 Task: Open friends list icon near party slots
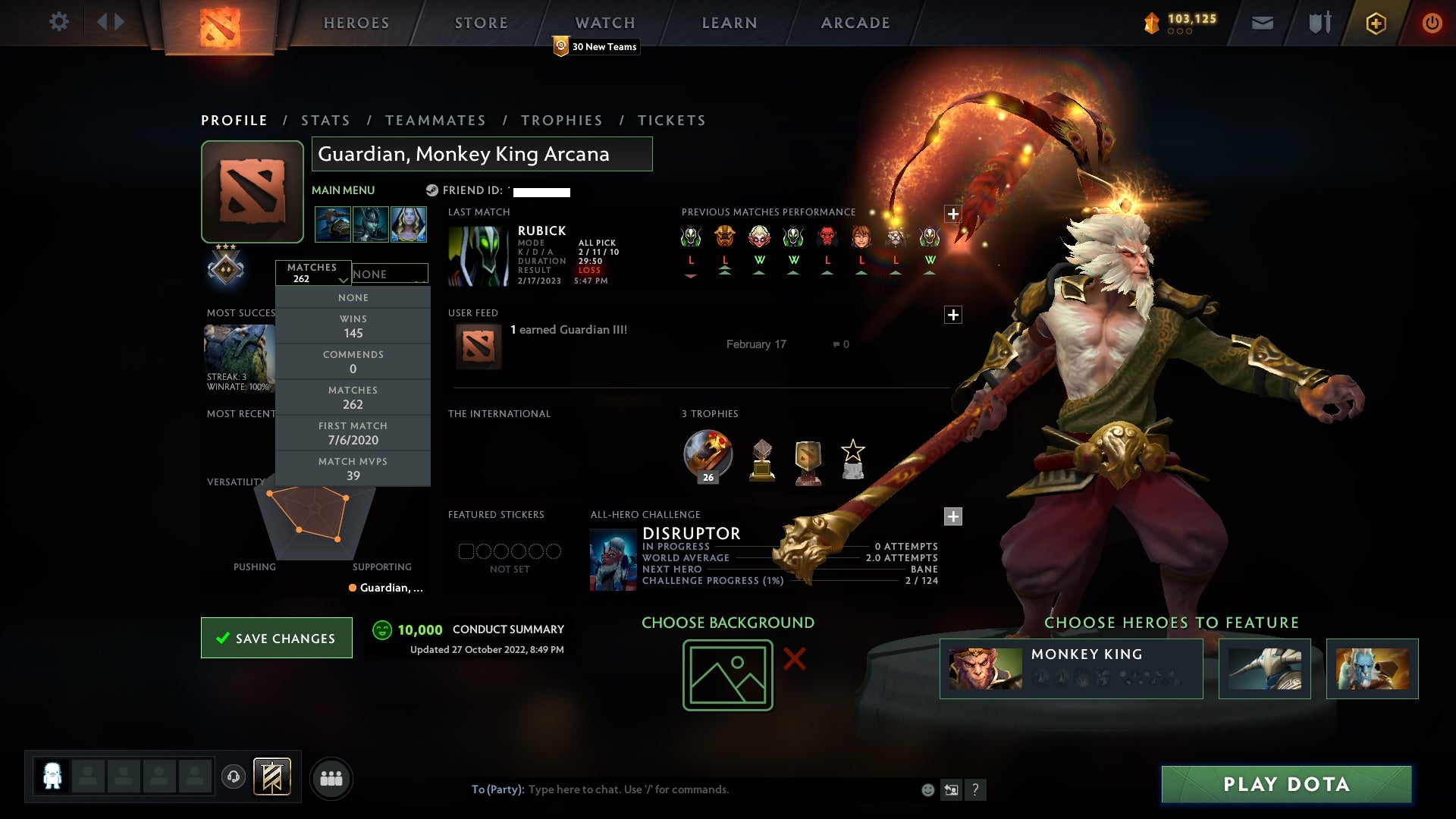coord(332,778)
